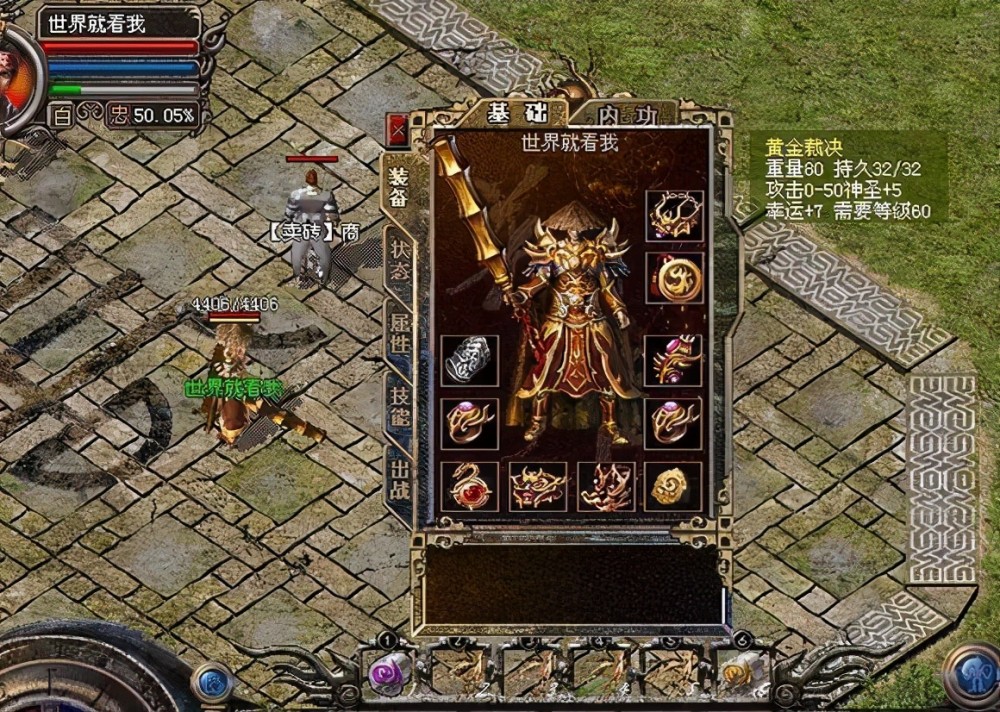The height and width of the screenshot is (712, 1000).
Task: Use the yellow scroll in hotbar slot 6
Action: [741, 671]
